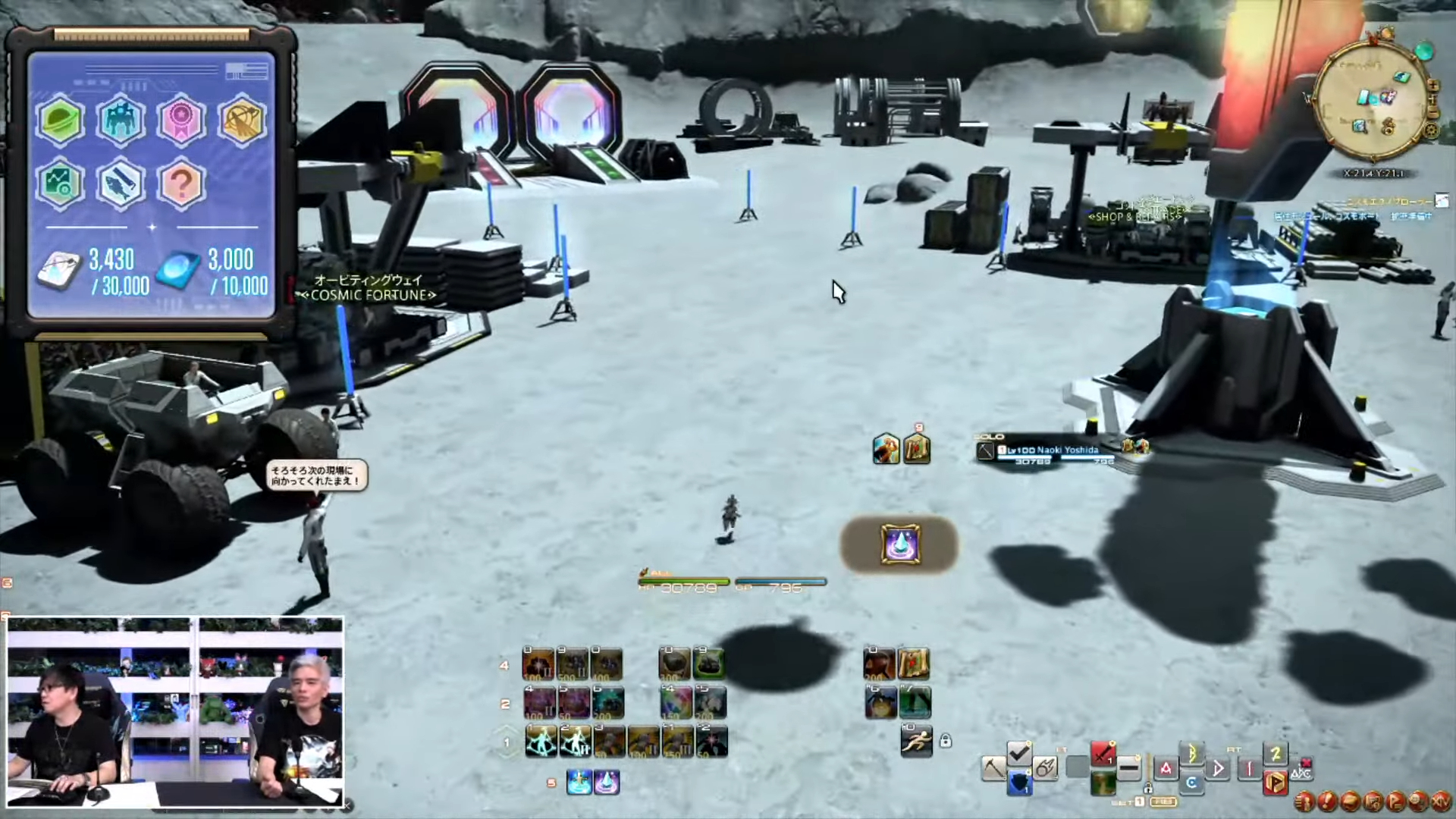The width and height of the screenshot is (1456, 819).
Task: Select the pickaxe icon on the cross hotbar
Action: (x=993, y=768)
